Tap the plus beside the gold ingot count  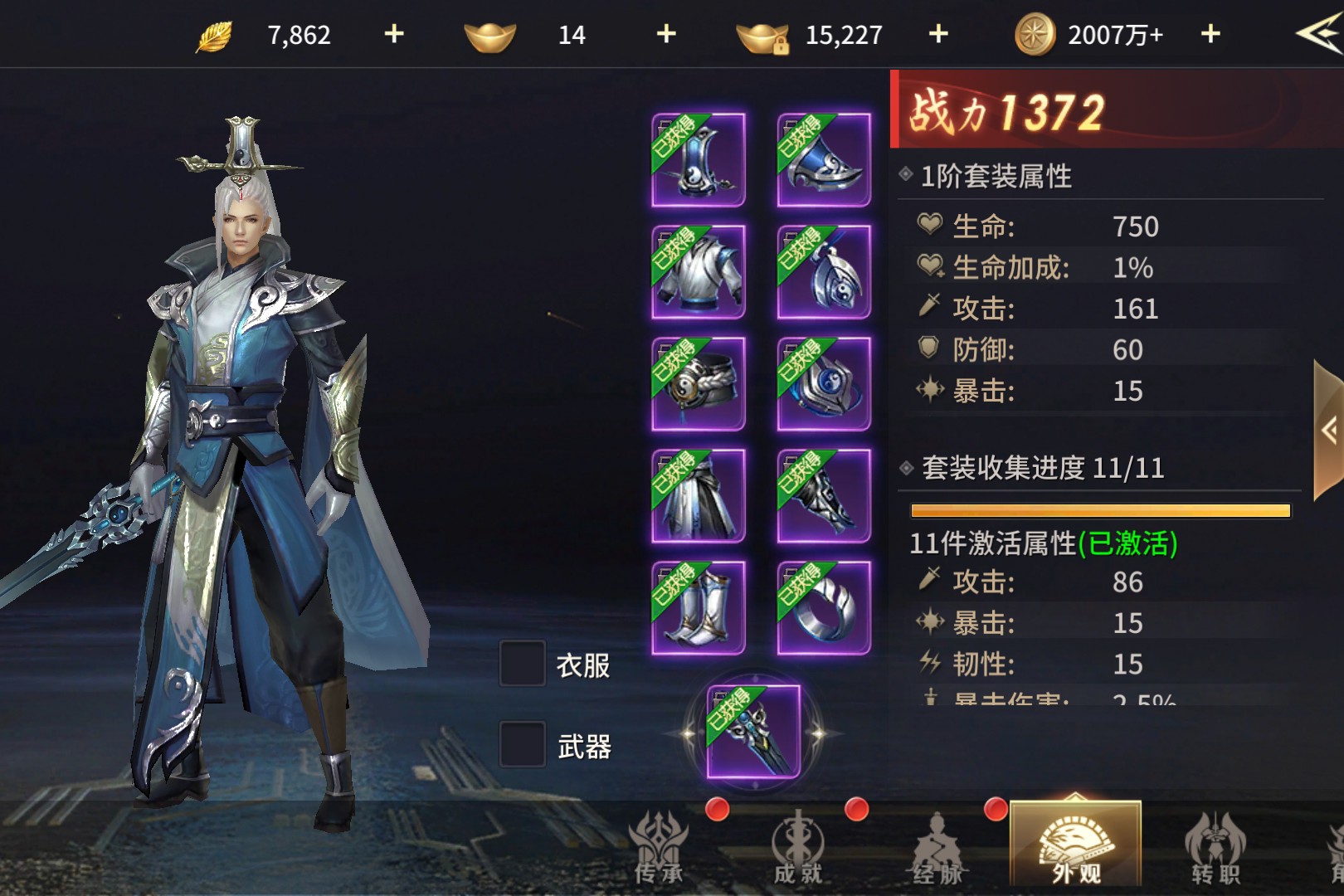coord(666,34)
